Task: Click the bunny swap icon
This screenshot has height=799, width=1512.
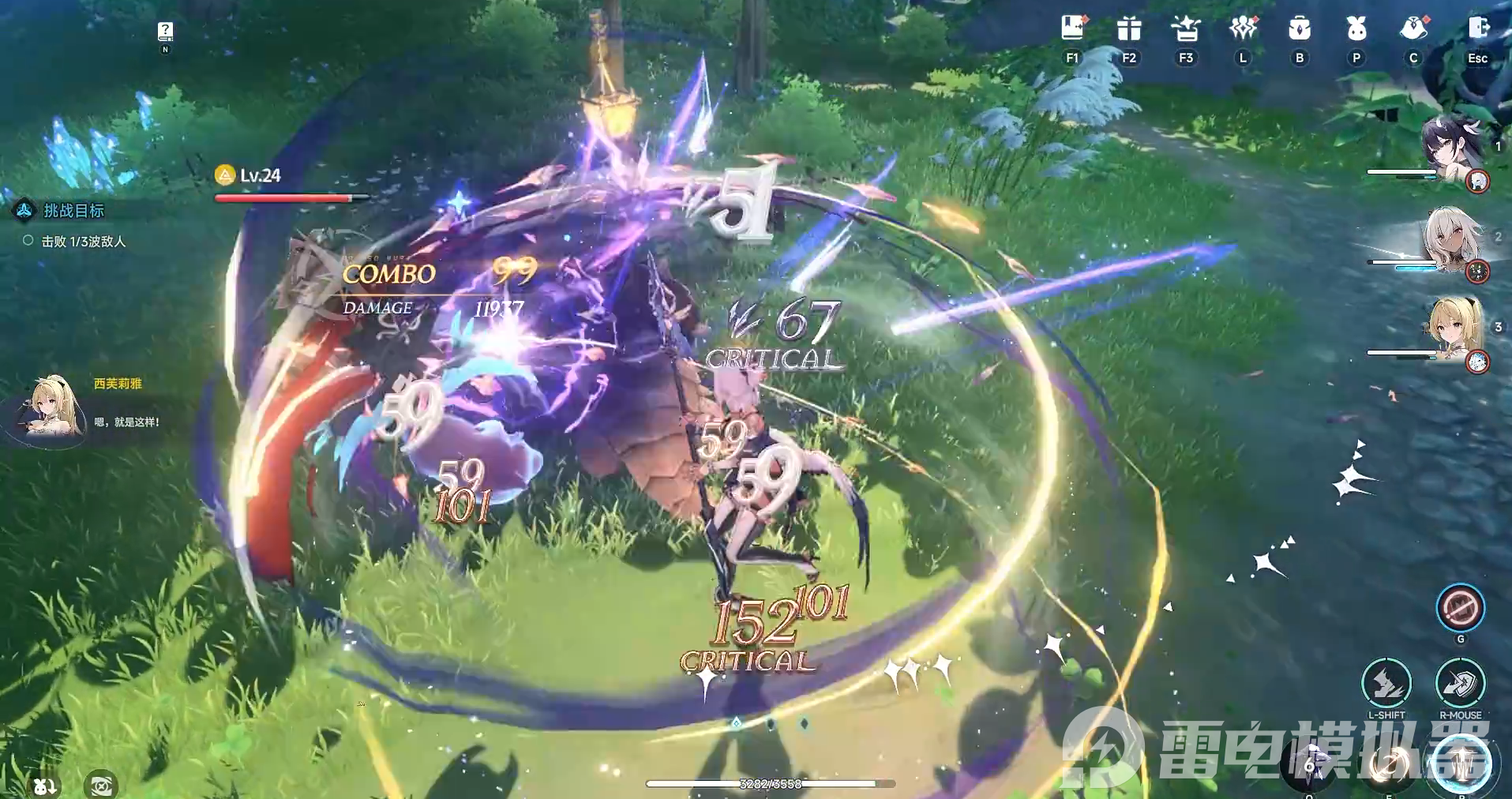Action: [44, 785]
